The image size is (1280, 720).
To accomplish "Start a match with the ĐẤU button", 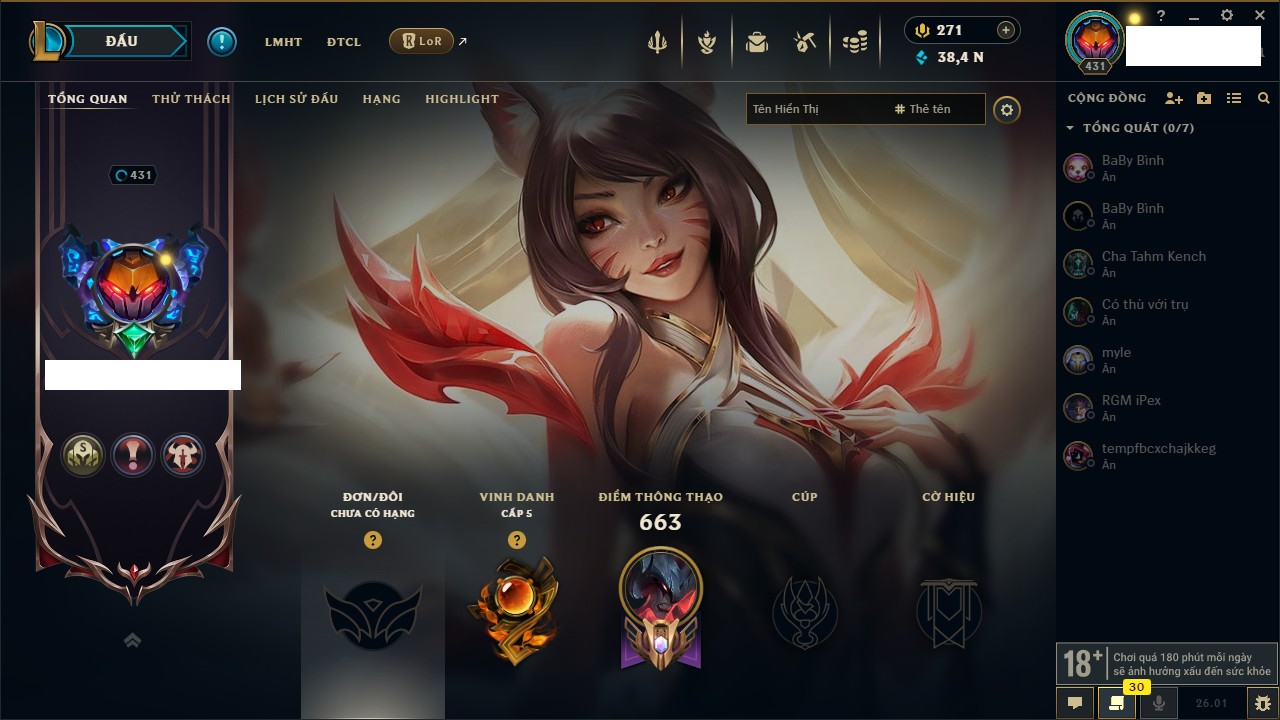I will 121,41.
